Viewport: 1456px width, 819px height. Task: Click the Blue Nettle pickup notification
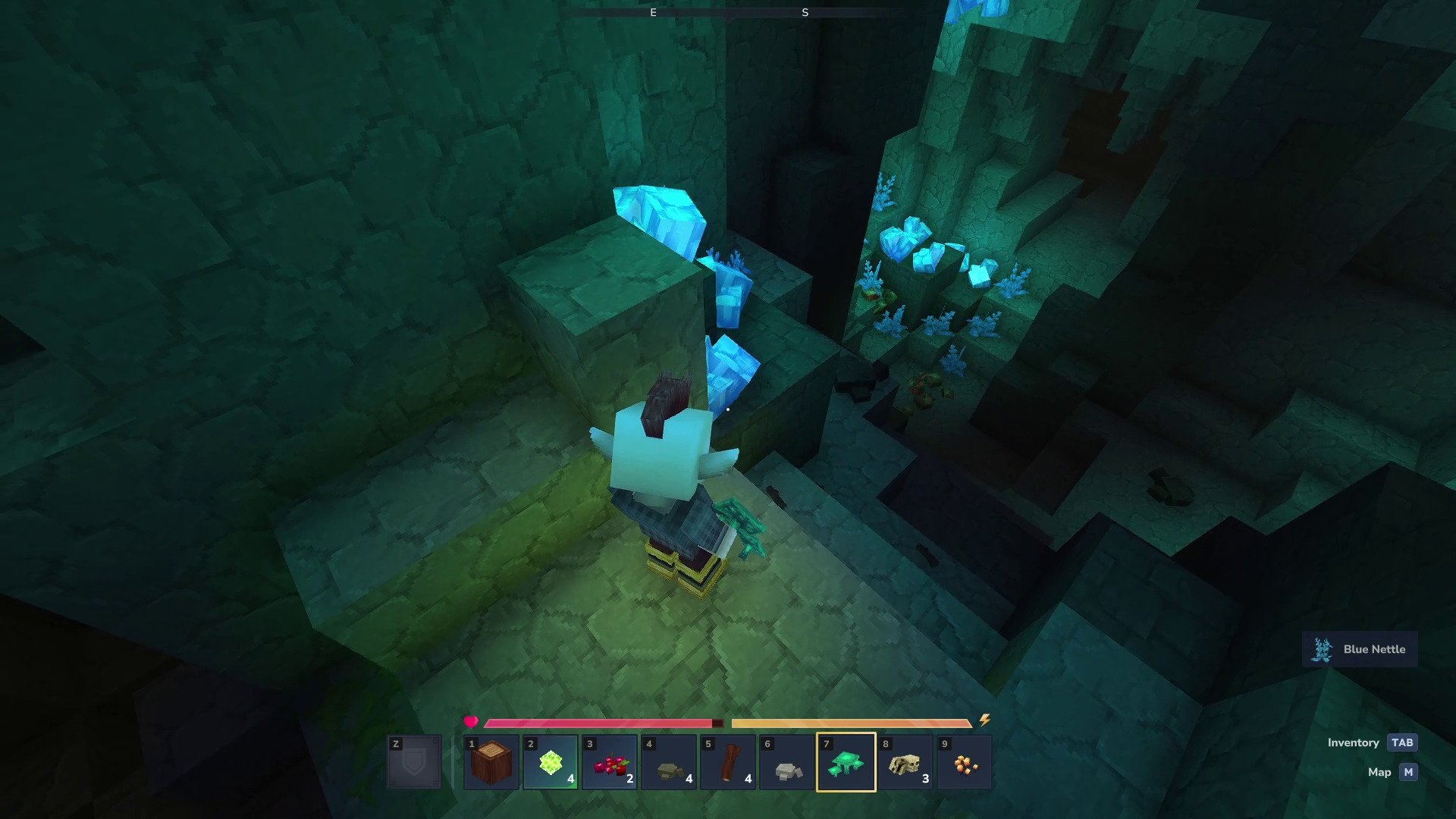[x=1360, y=650]
